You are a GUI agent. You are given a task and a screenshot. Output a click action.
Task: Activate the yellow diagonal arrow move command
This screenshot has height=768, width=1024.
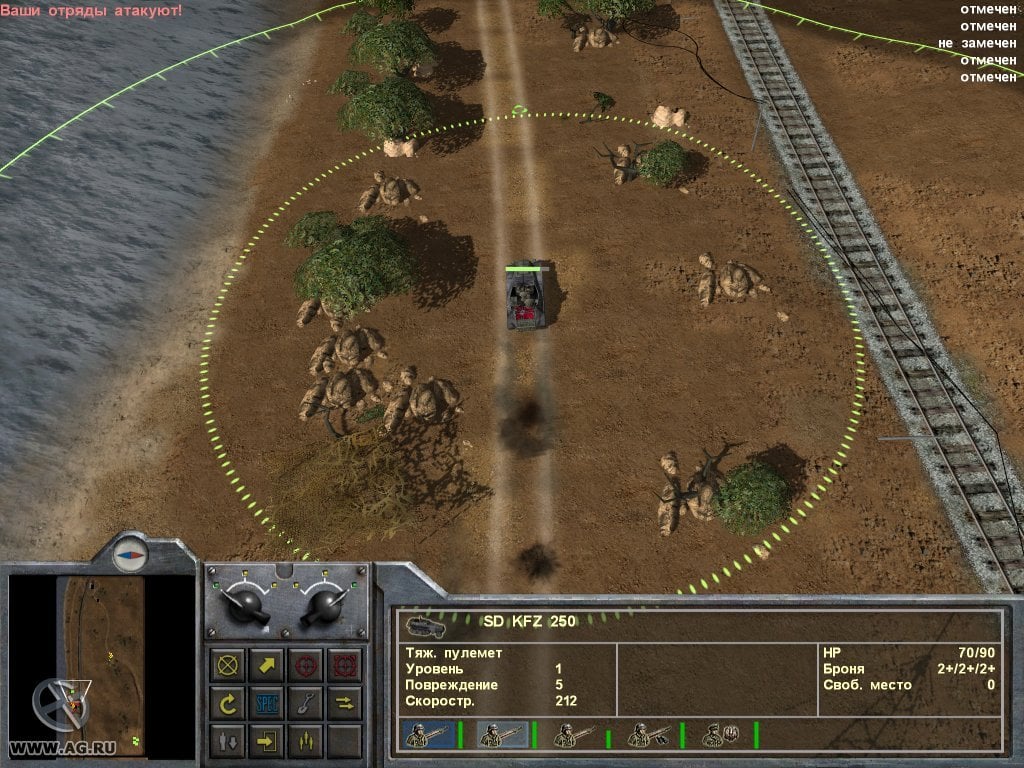[267, 665]
